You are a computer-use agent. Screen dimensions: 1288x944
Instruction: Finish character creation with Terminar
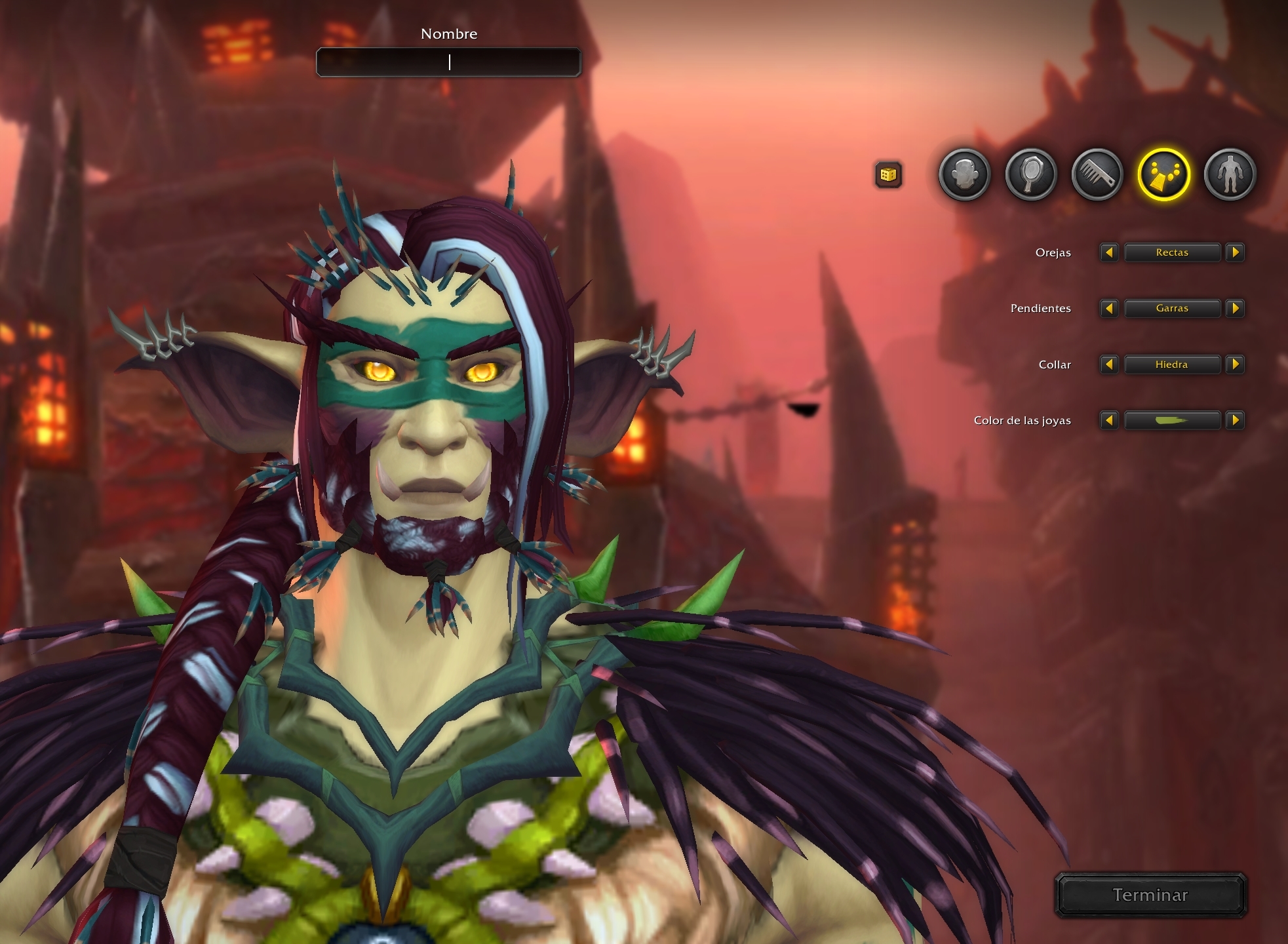click(x=1150, y=895)
